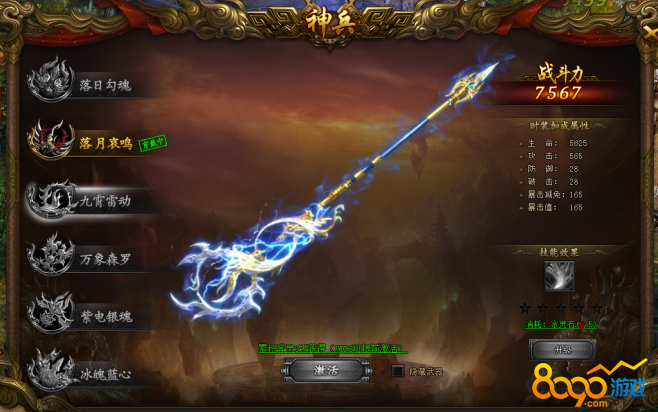Click the weapon skill effect icon
The height and width of the screenshot is (412, 658).
pos(559,276)
